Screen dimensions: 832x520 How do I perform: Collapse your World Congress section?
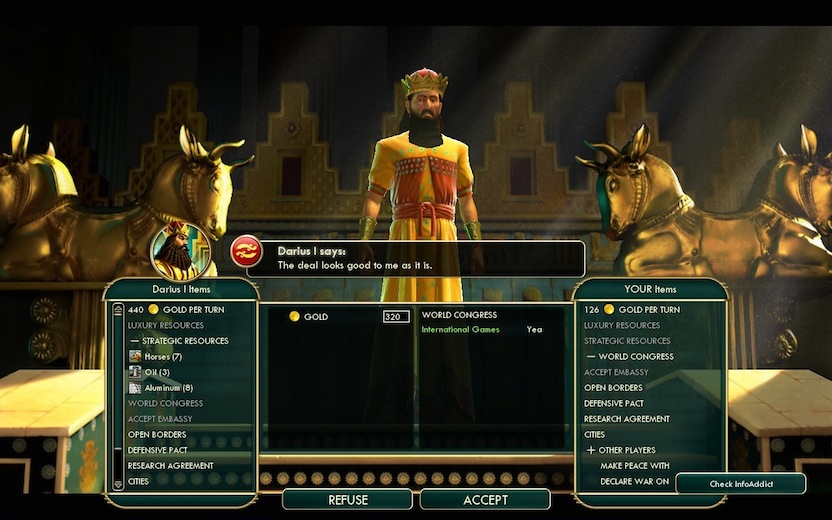pyautogui.click(x=591, y=357)
